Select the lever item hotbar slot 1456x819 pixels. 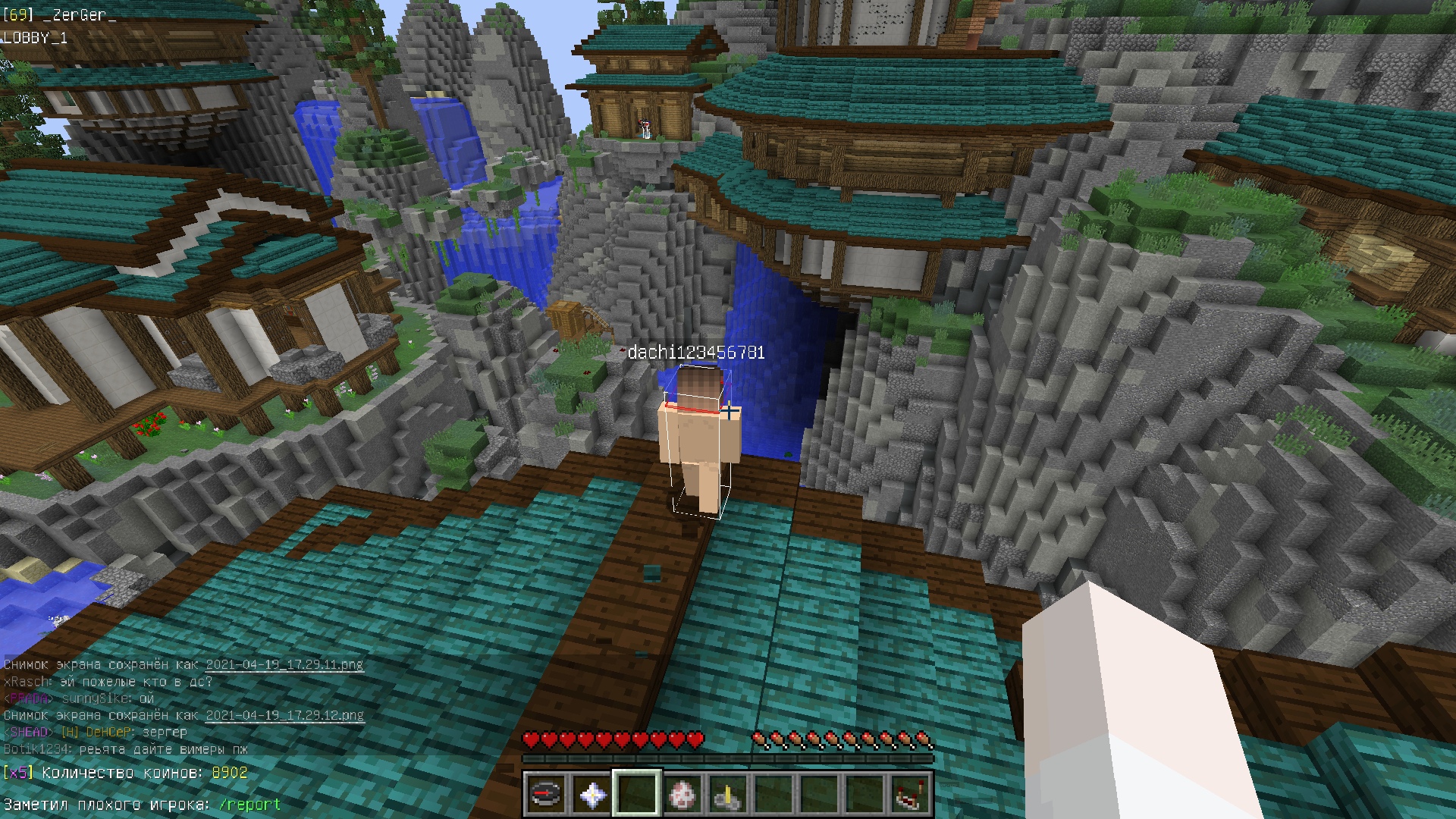pyautogui.click(x=727, y=794)
